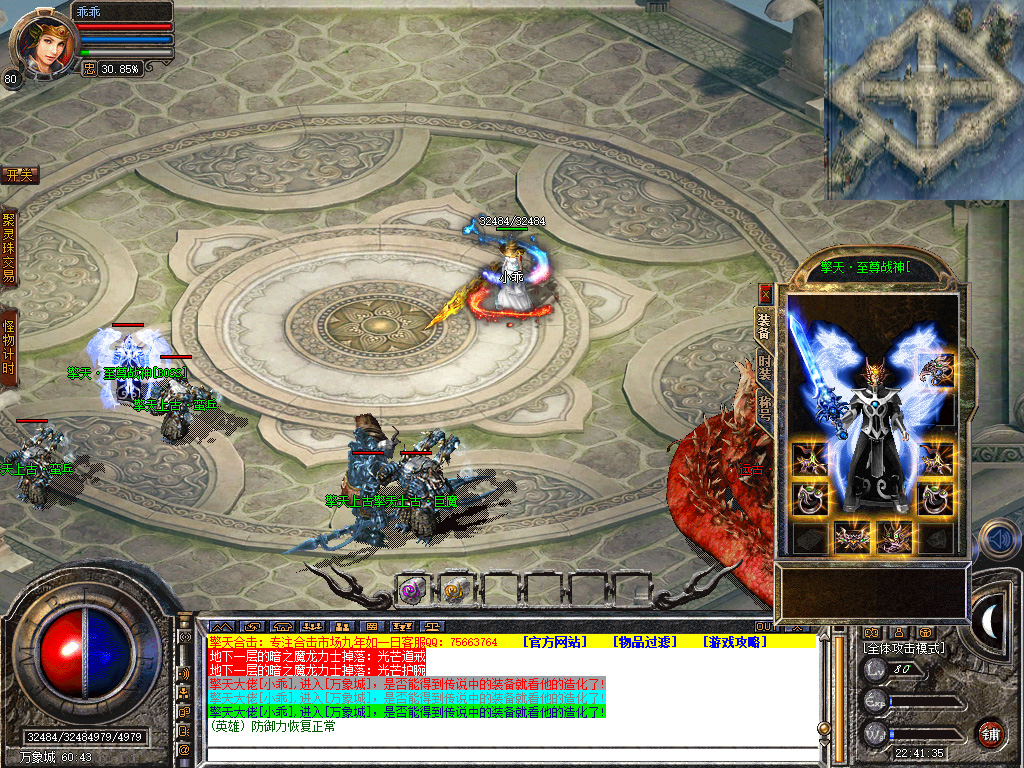Click the 开关 toggle button
Screen dimensions: 1024x768
tap(19, 175)
